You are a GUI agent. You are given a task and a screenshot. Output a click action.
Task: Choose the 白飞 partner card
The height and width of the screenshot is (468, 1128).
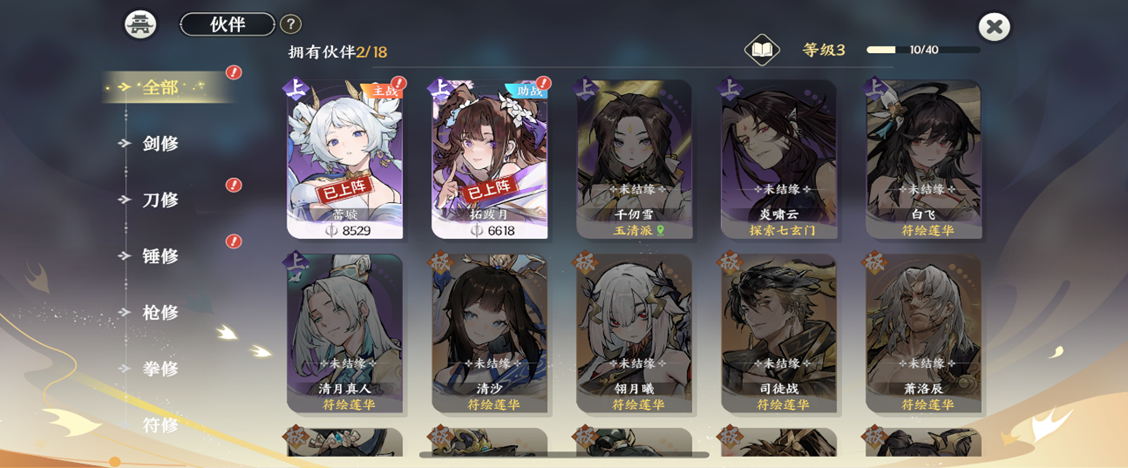tap(923, 158)
